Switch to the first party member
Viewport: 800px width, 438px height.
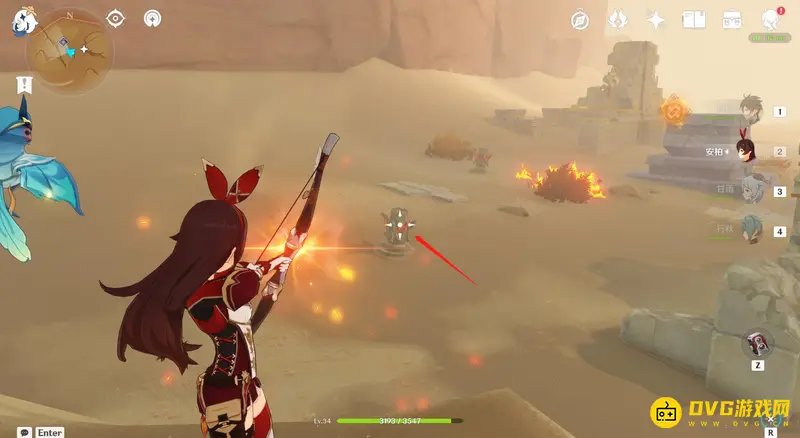pos(750,110)
